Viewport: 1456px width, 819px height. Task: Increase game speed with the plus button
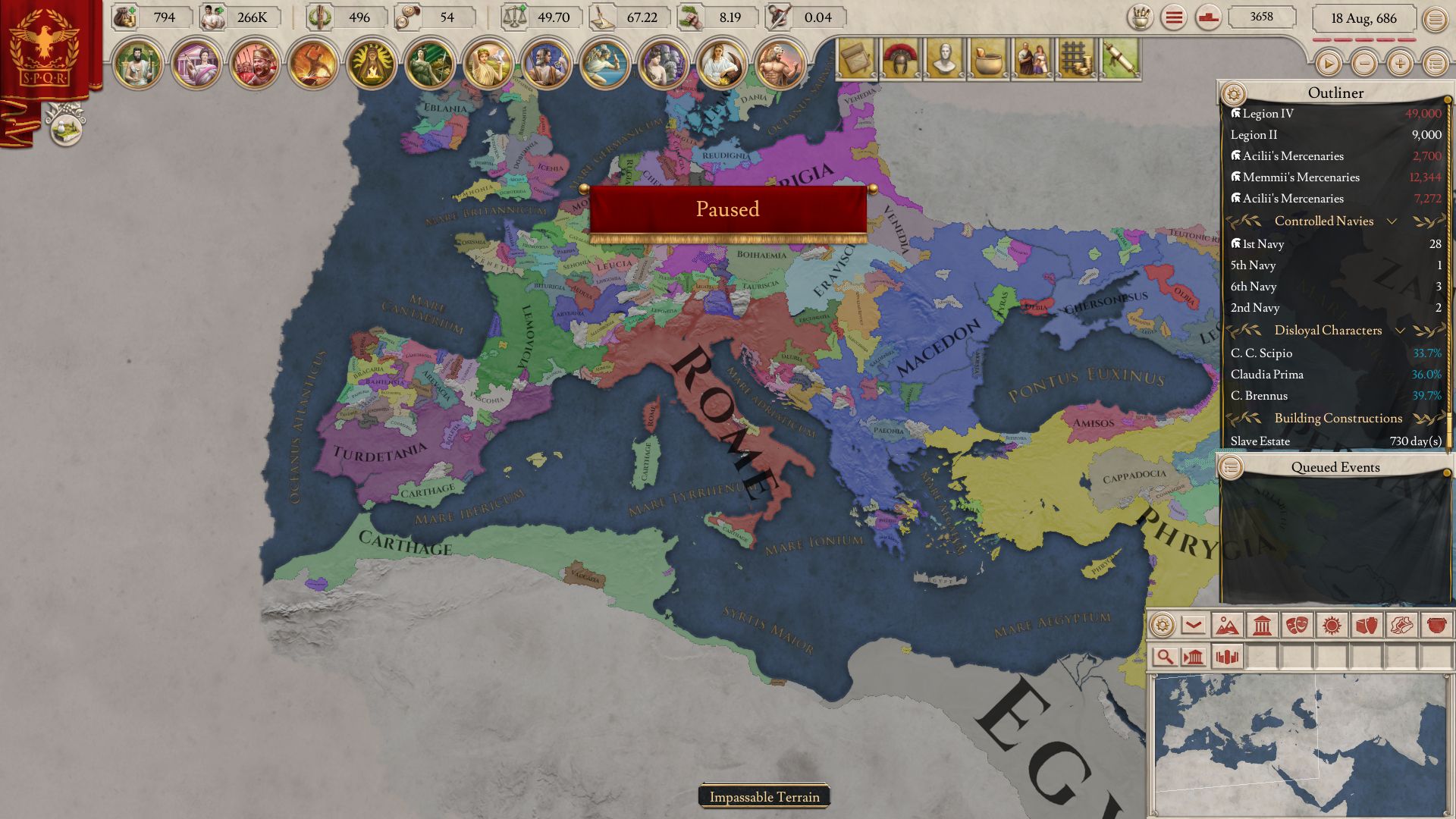(1400, 64)
